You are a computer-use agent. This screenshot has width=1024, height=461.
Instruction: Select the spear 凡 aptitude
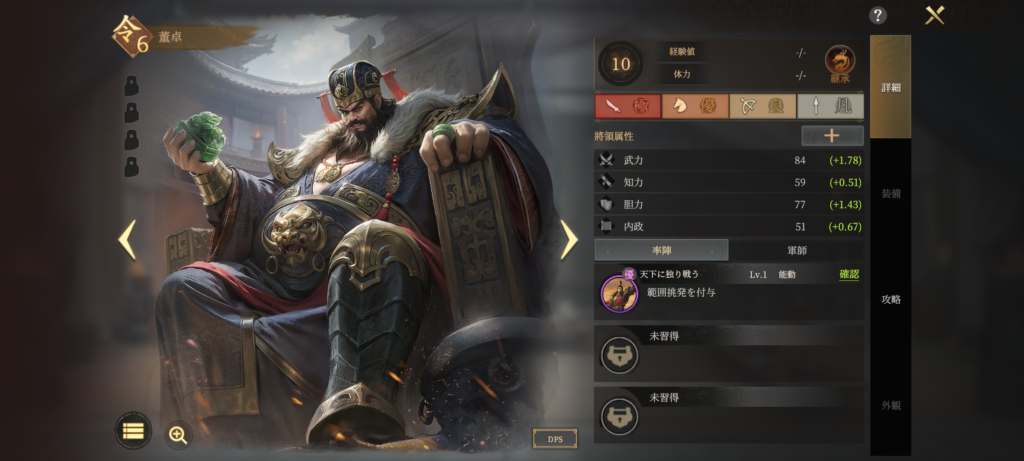click(x=830, y=106)
